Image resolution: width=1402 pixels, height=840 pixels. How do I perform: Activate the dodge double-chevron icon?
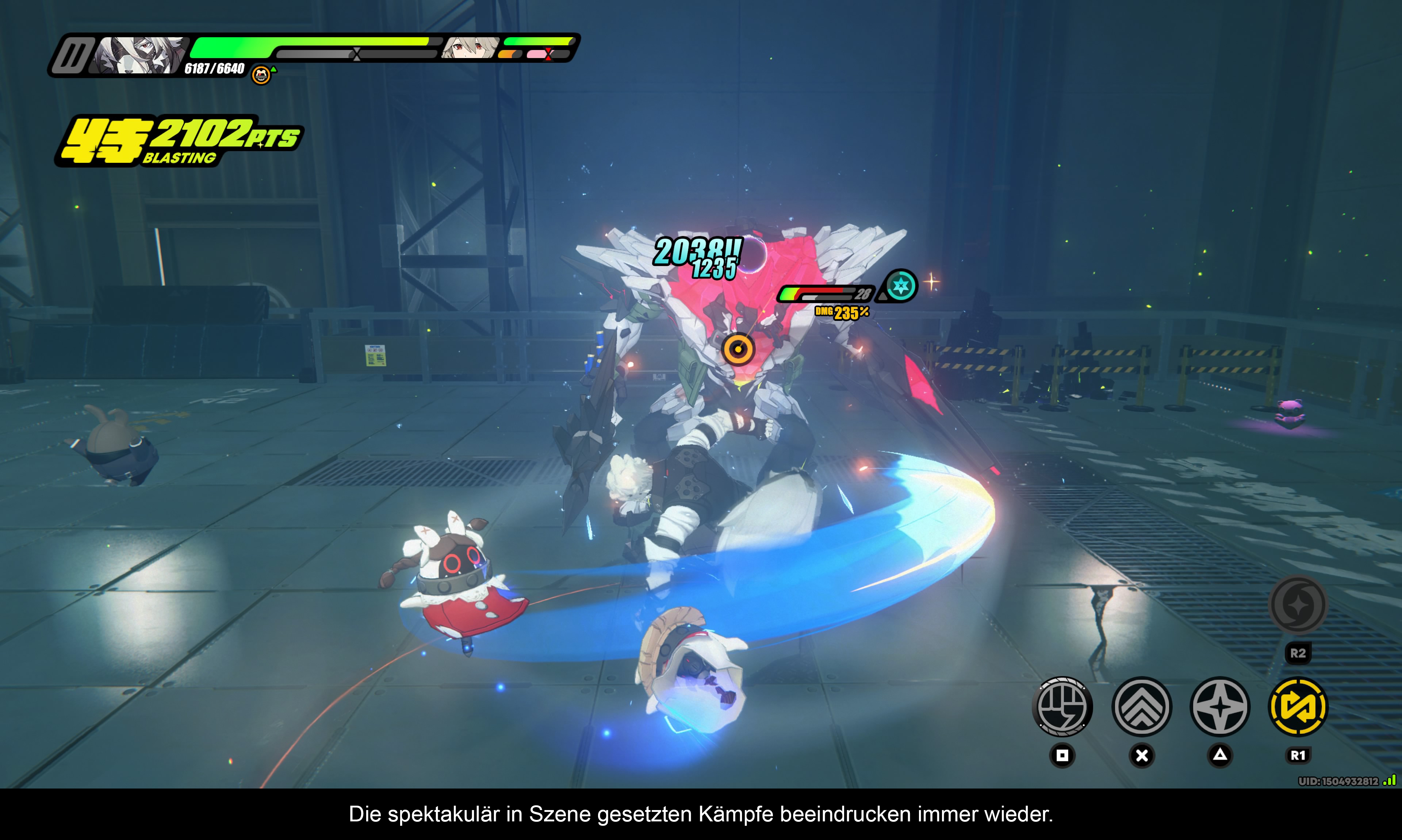[x=1142, y=707]
